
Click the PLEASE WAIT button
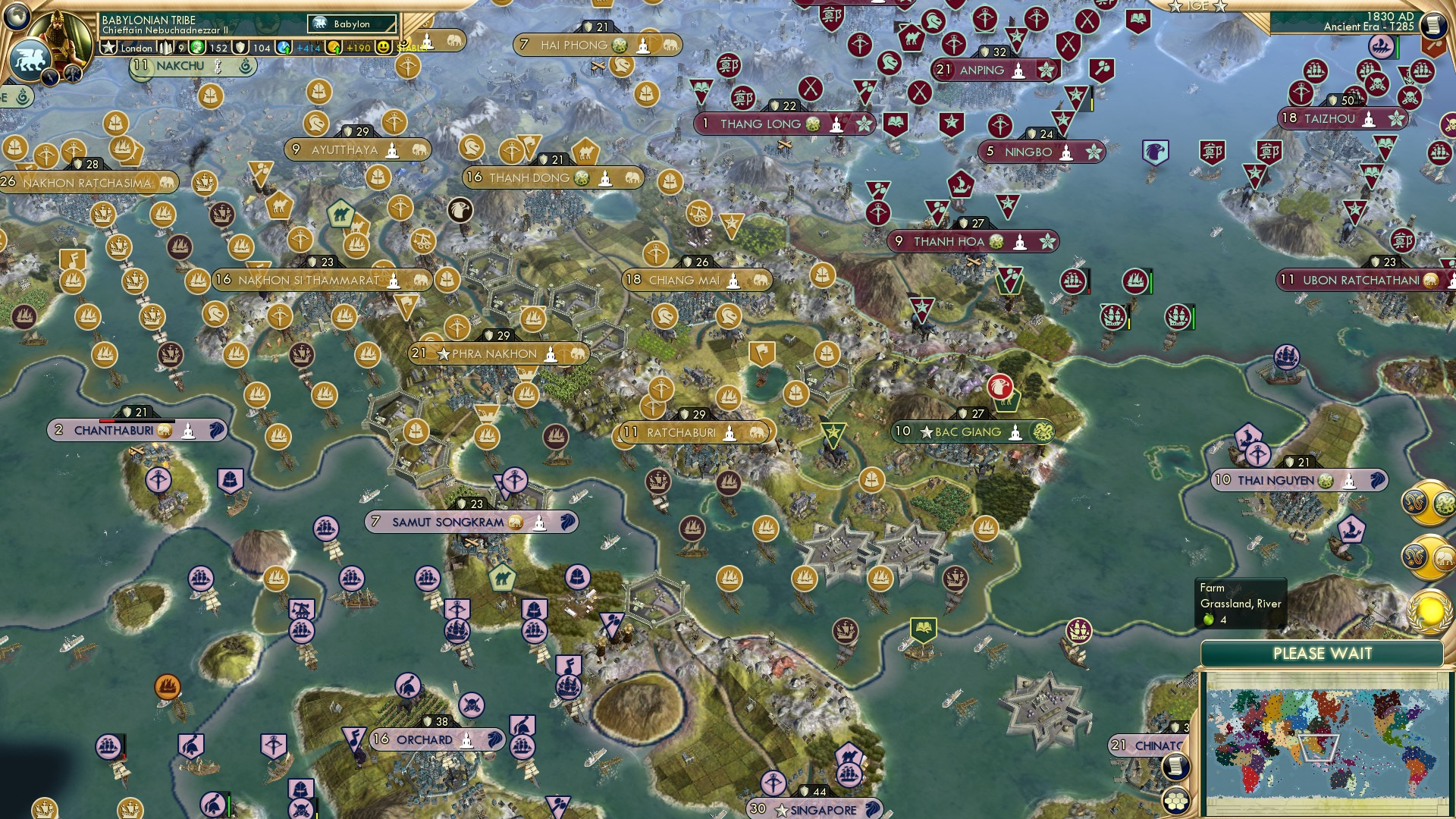1321,653
